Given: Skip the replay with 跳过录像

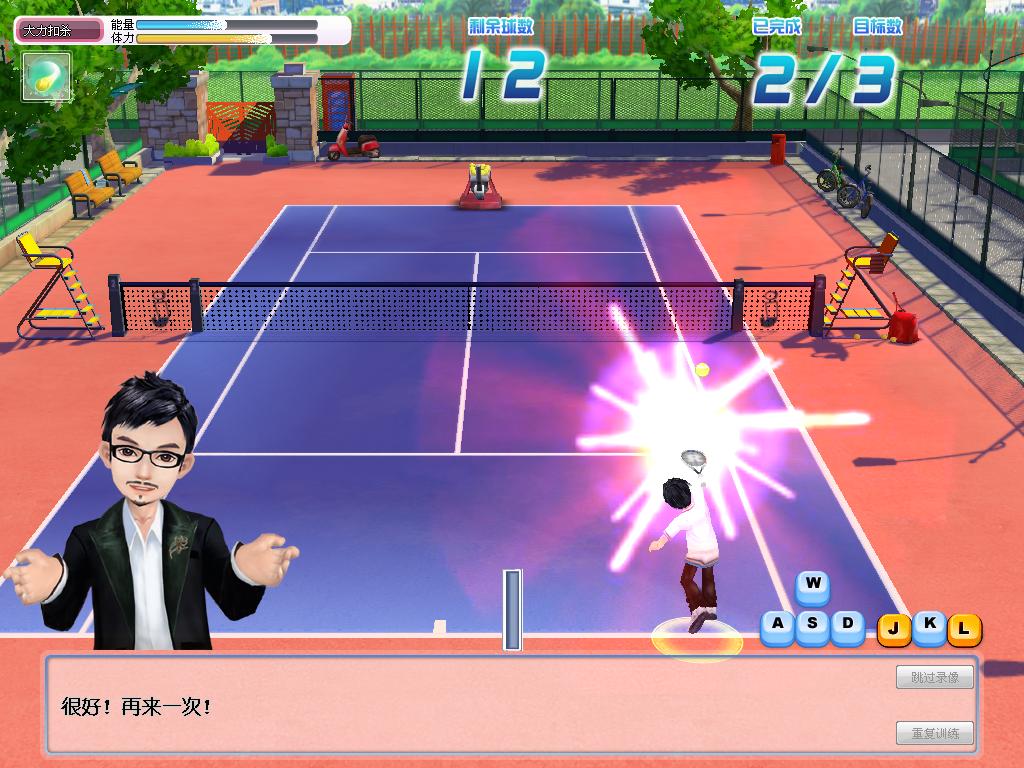Looking at the screenshot, I should point(934,678).
